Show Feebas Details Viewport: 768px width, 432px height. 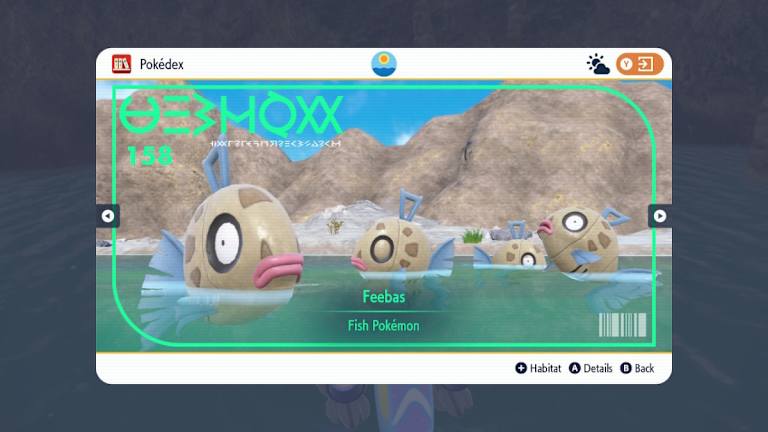[x=591, y=368]
